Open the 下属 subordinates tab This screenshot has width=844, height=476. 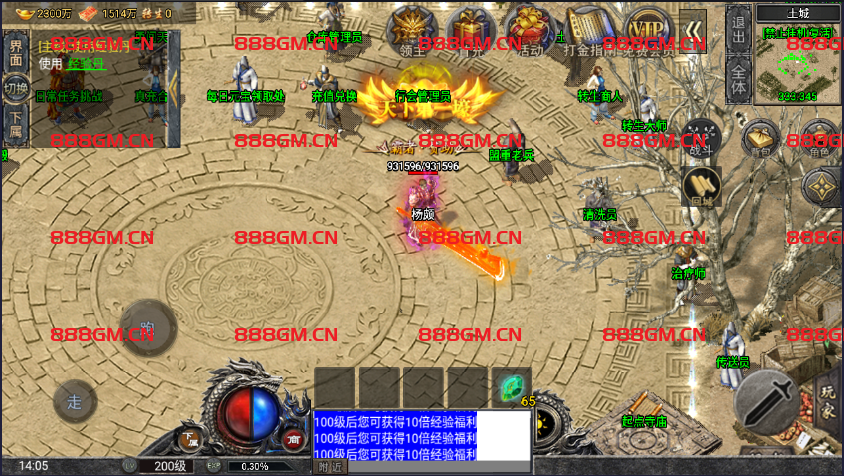coord(16,122)
